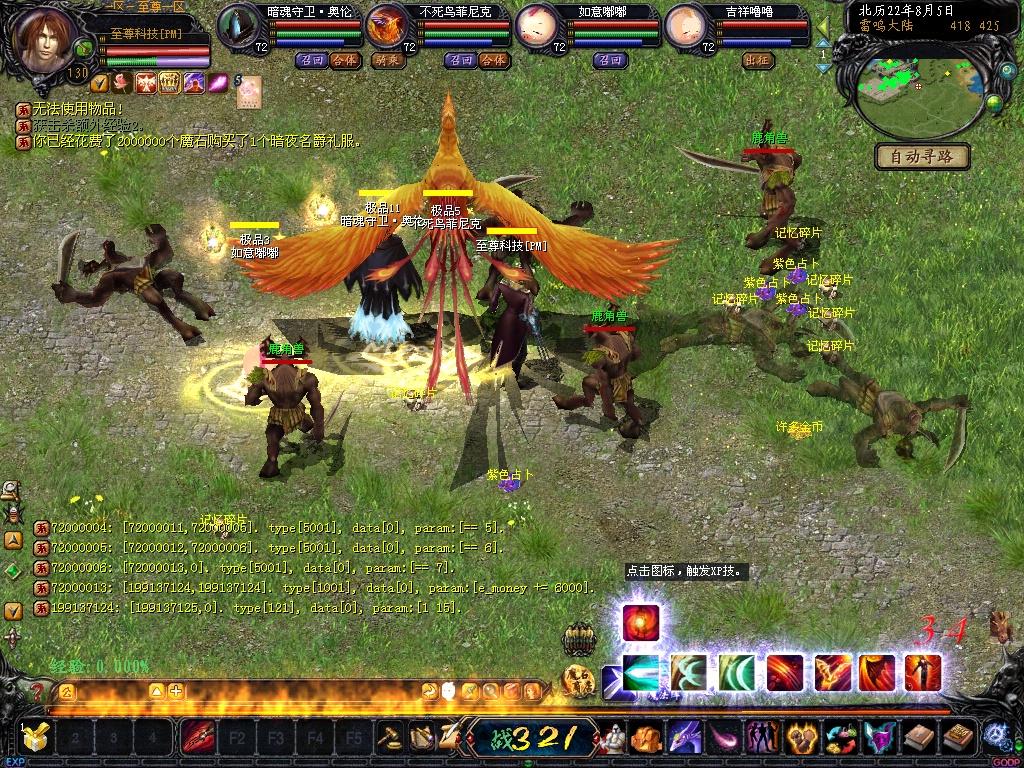Trigger the XP skill red orb icon
This screenshot has height=768, width=1024.
coord(640,623)
